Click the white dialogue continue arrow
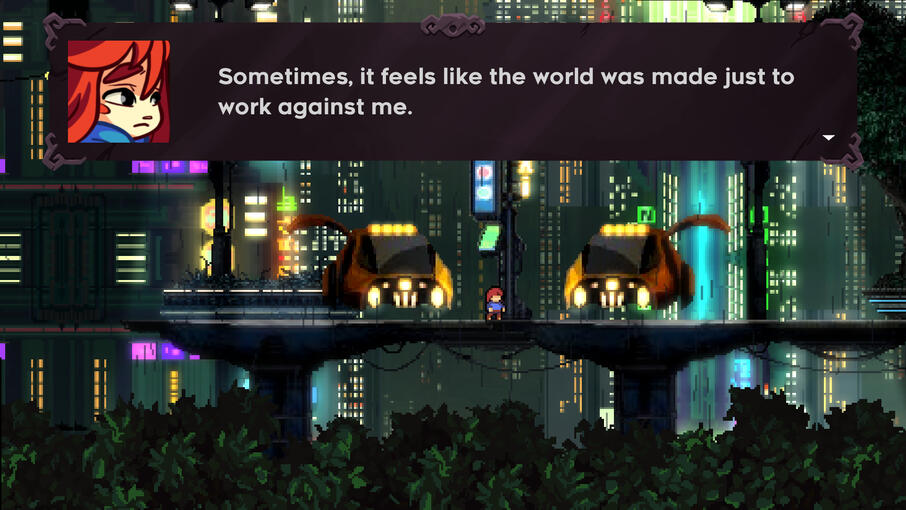 828,137
